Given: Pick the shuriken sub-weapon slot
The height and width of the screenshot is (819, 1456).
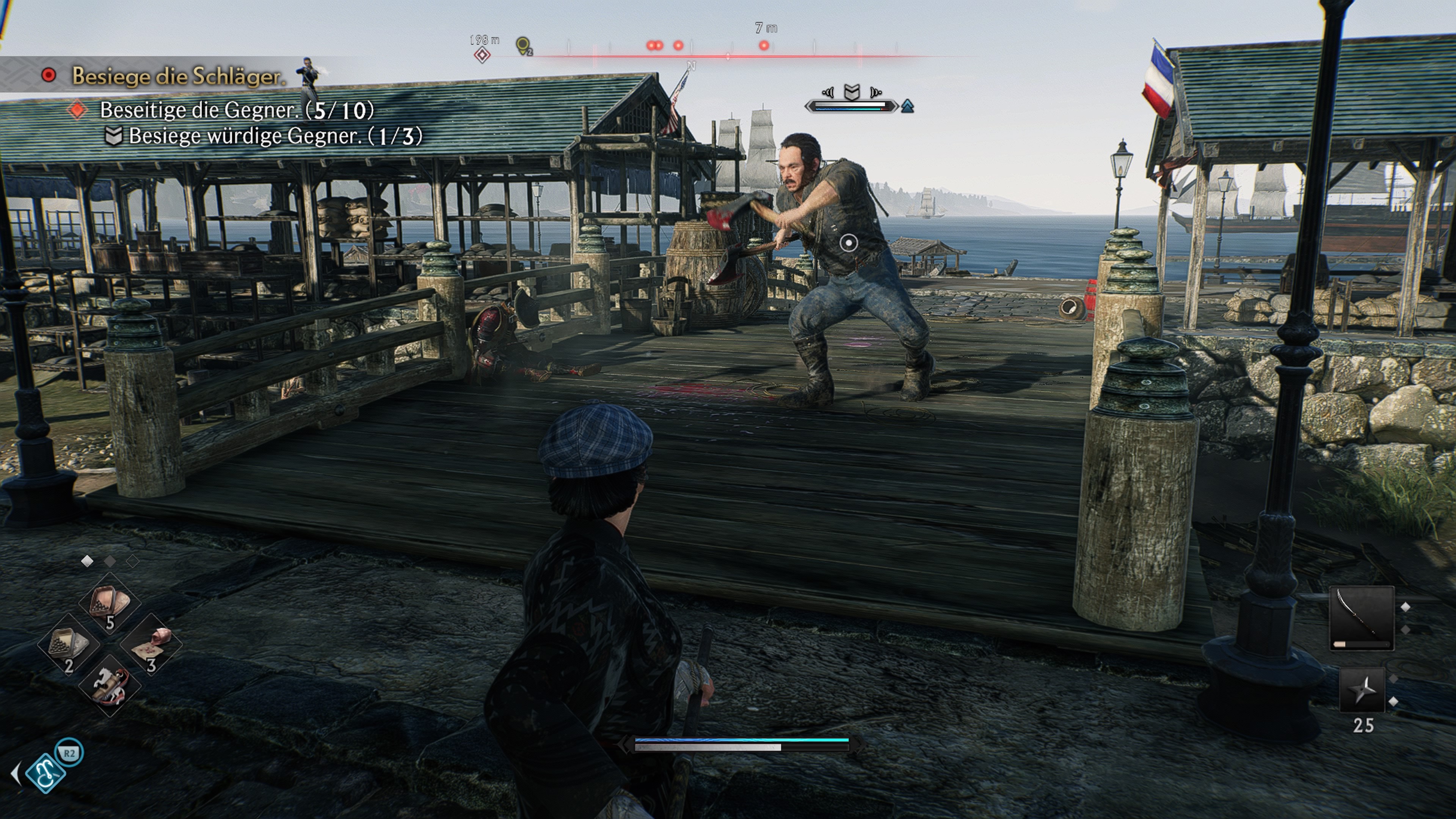Looking at the screenshot, I should point(1362,690).
